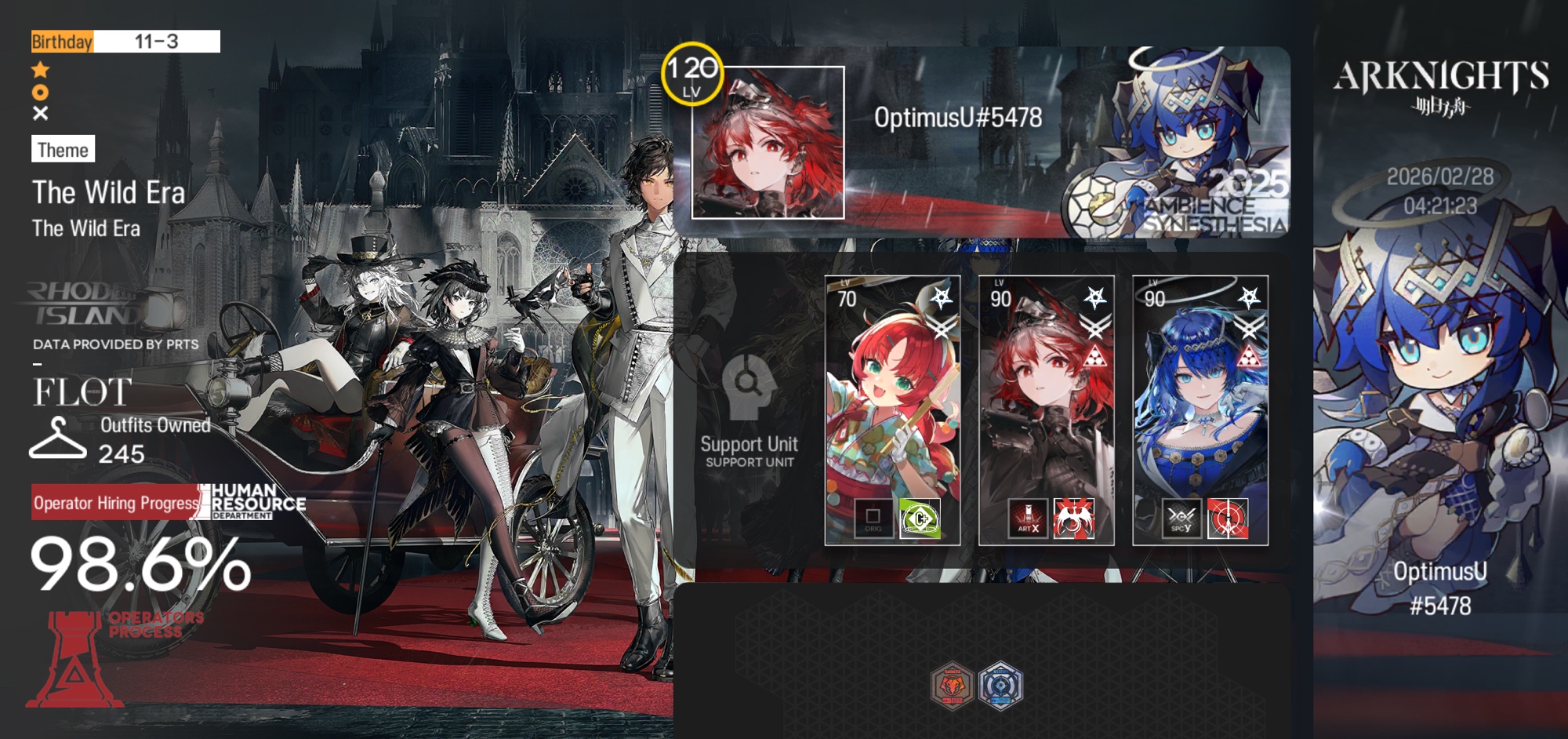Select the level 70 red-haired kimono support operator
This screenshot has height=739, width=1568.
tap(892, 392)
